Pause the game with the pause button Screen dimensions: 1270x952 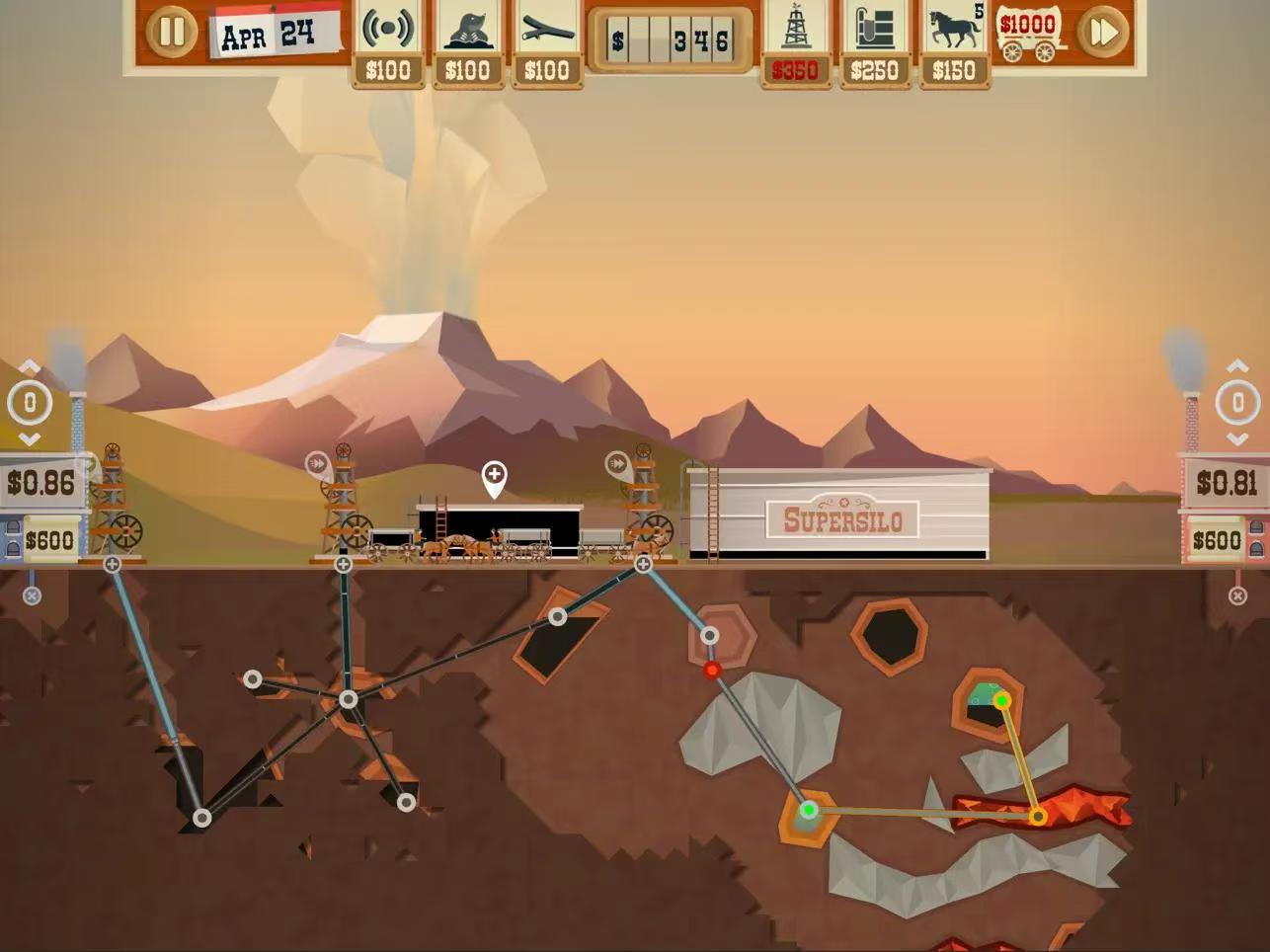pos(172,32)
